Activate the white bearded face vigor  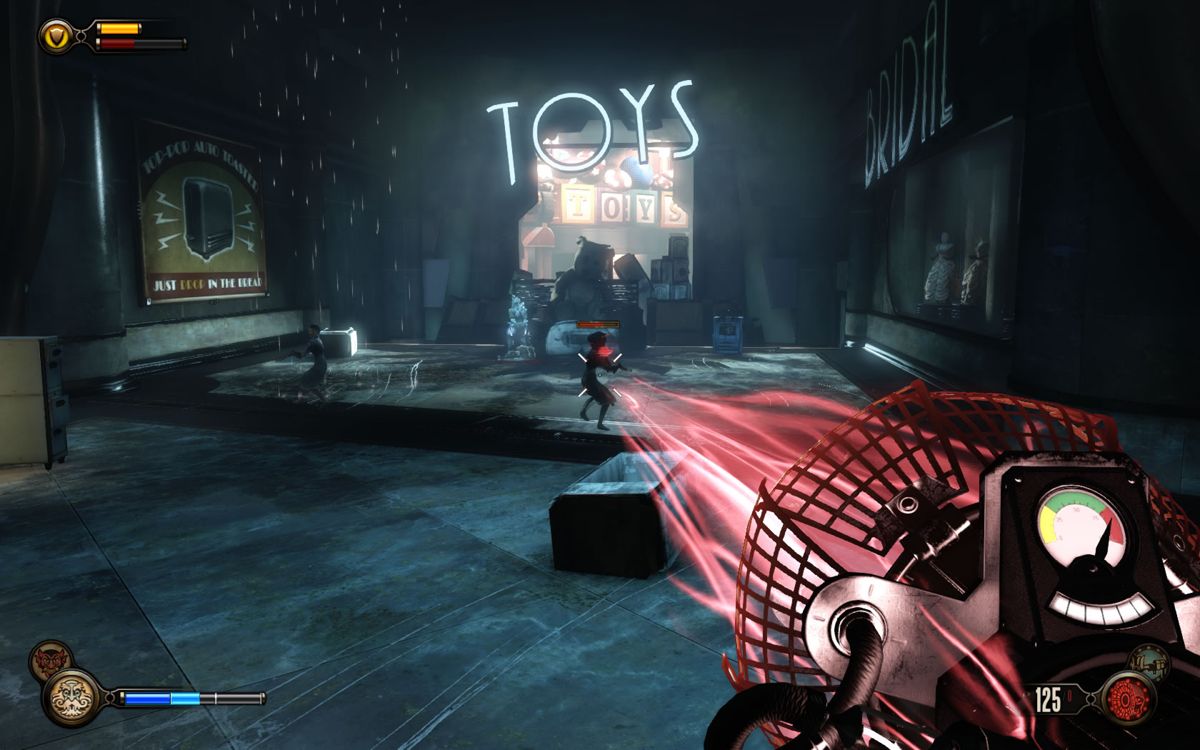pos(72,697)
